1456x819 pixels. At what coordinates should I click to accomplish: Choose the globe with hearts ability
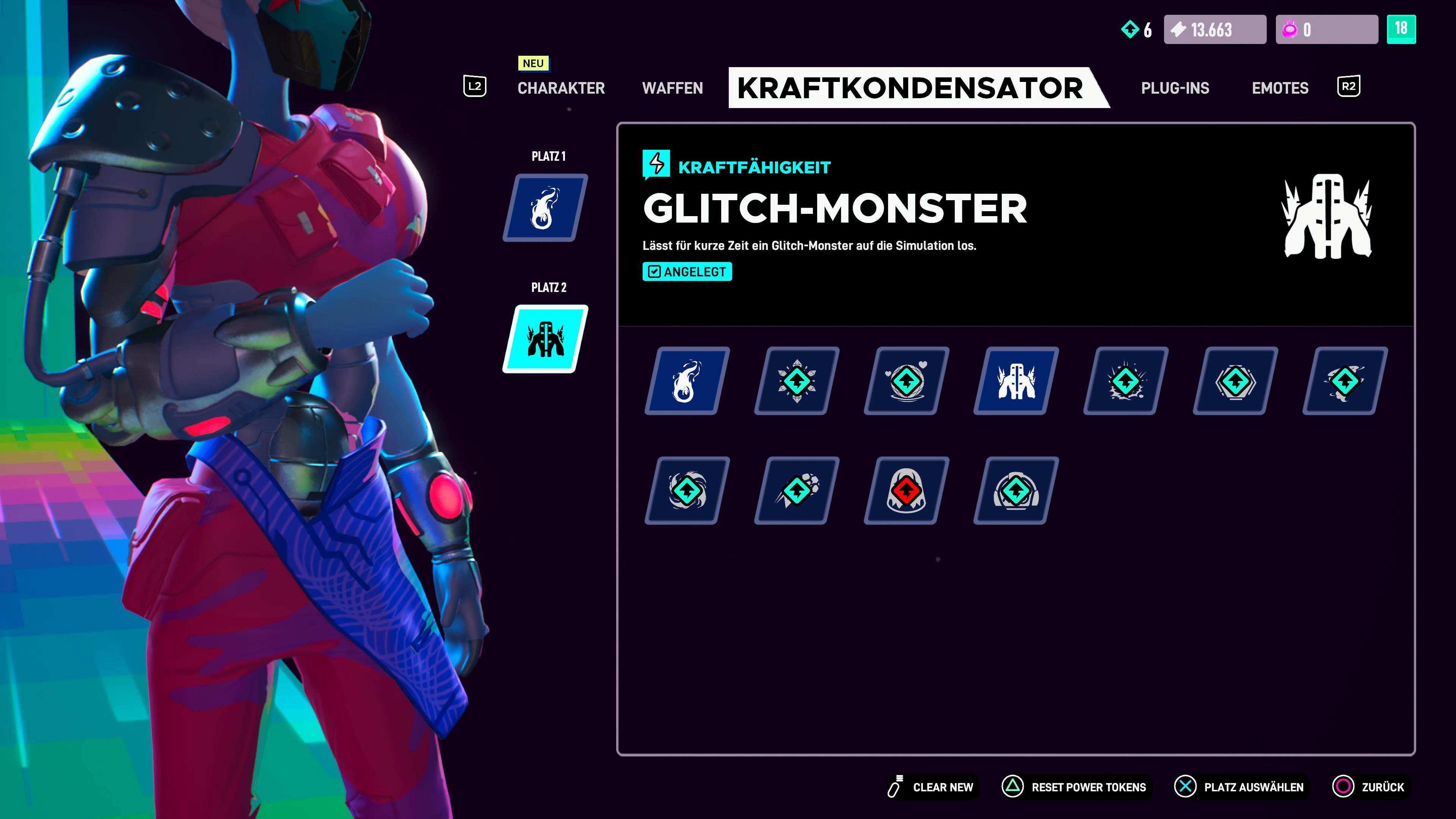906,381
